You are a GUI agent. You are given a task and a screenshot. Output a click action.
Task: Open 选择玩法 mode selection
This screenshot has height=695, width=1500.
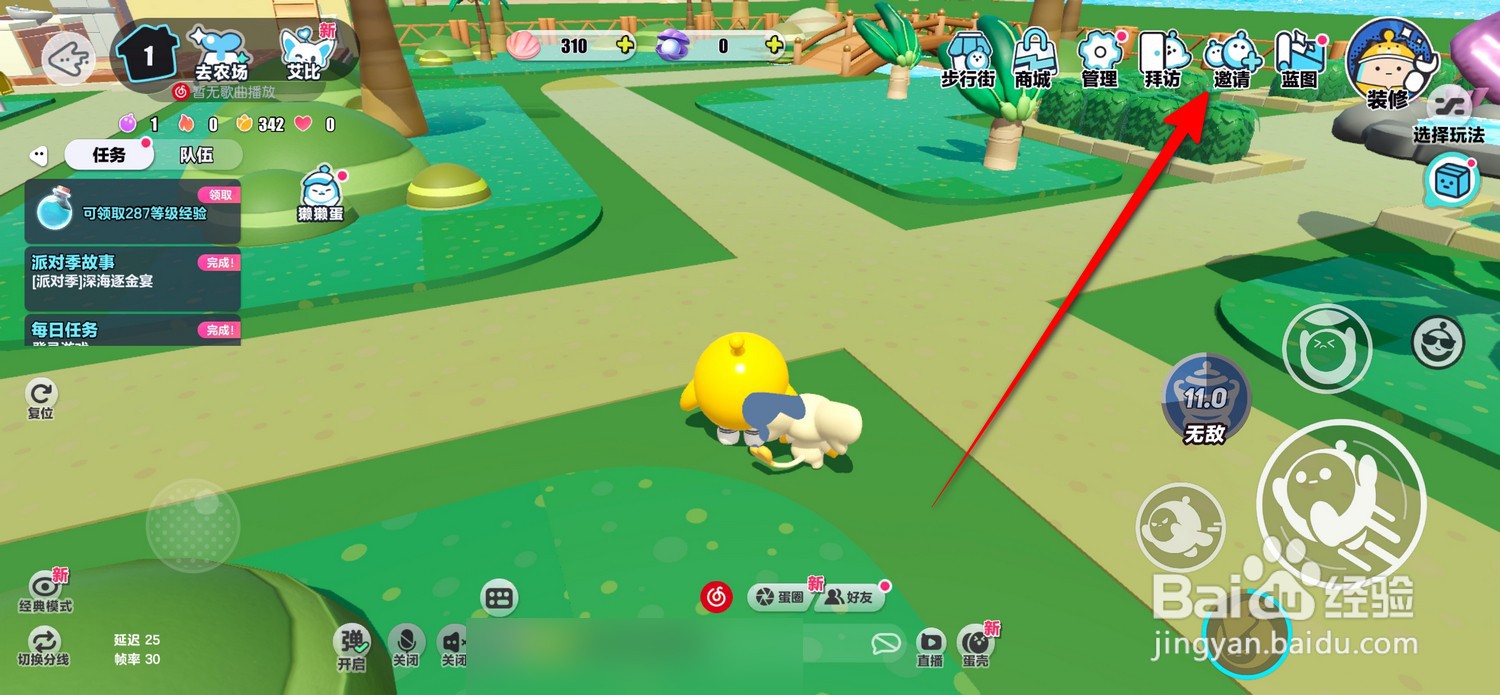pos(1448,115)
